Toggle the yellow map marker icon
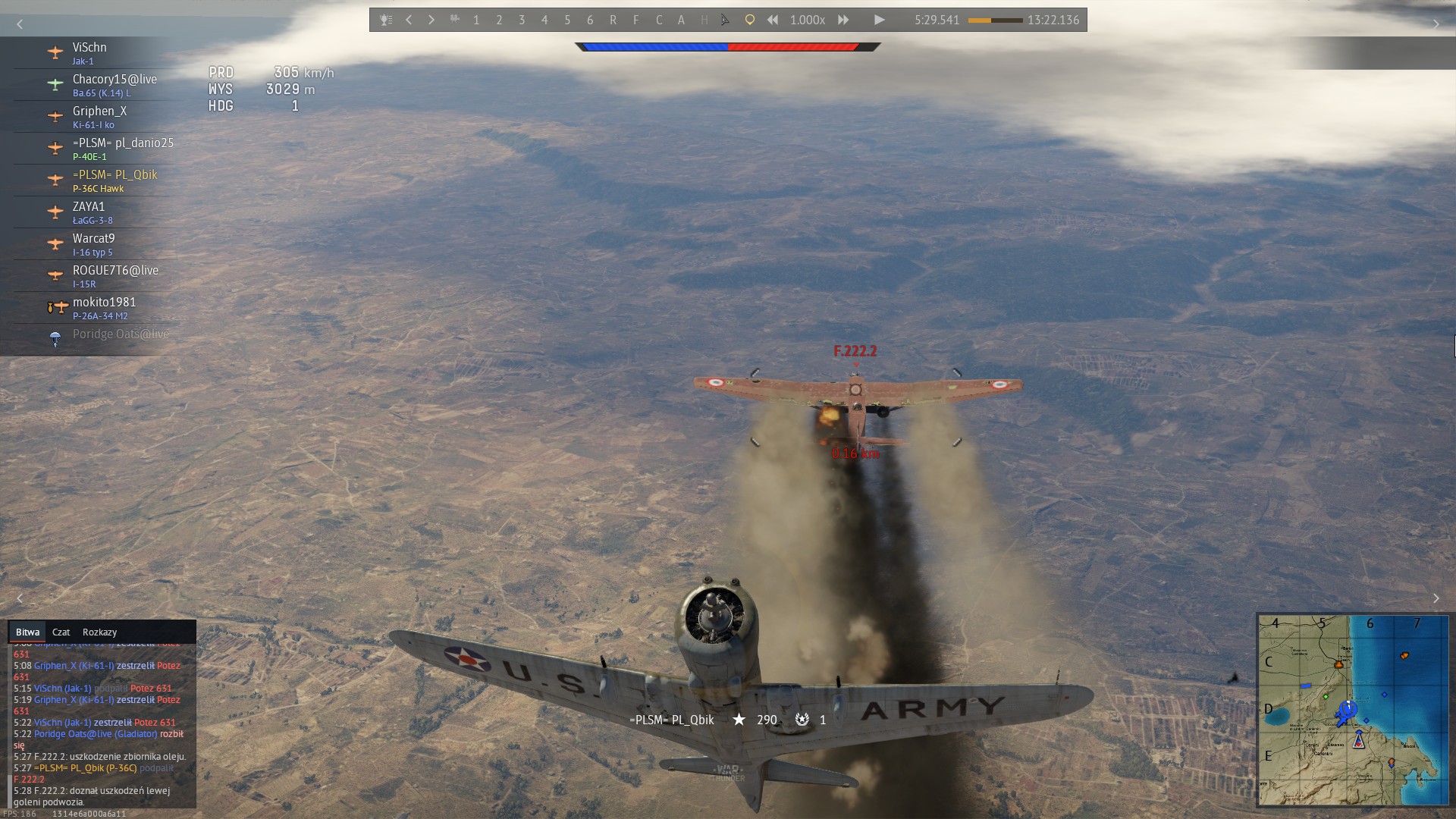Viewport: 1456px width, 819px height. pyautogui.click(x=749, y=20)
